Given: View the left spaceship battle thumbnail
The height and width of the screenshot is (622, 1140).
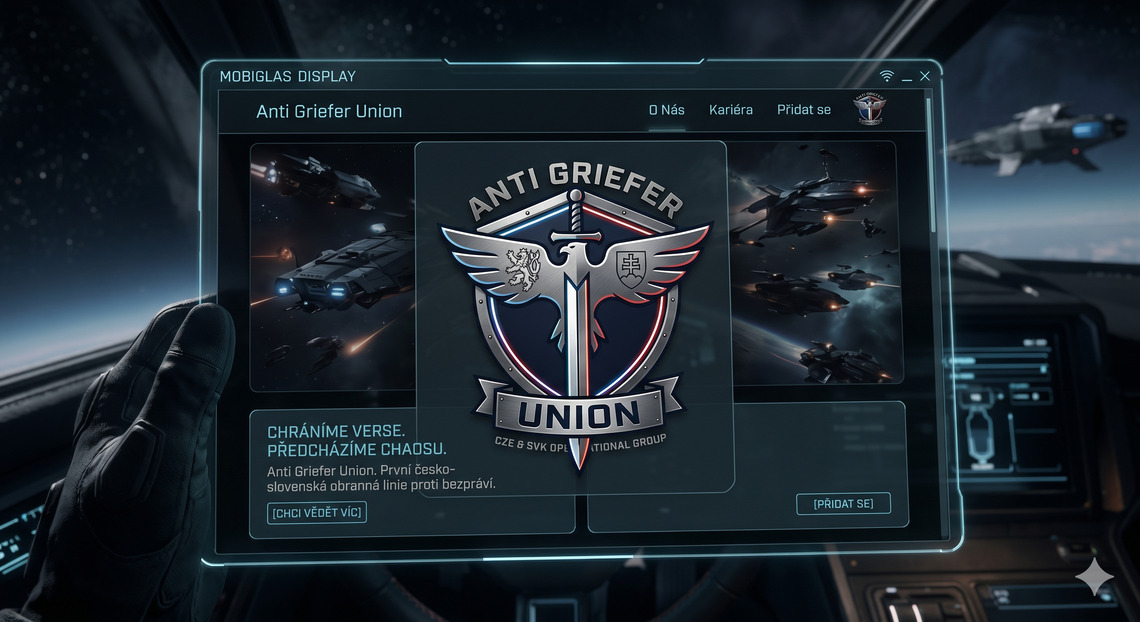Looking at the screenshot, I should click(332, 265).
